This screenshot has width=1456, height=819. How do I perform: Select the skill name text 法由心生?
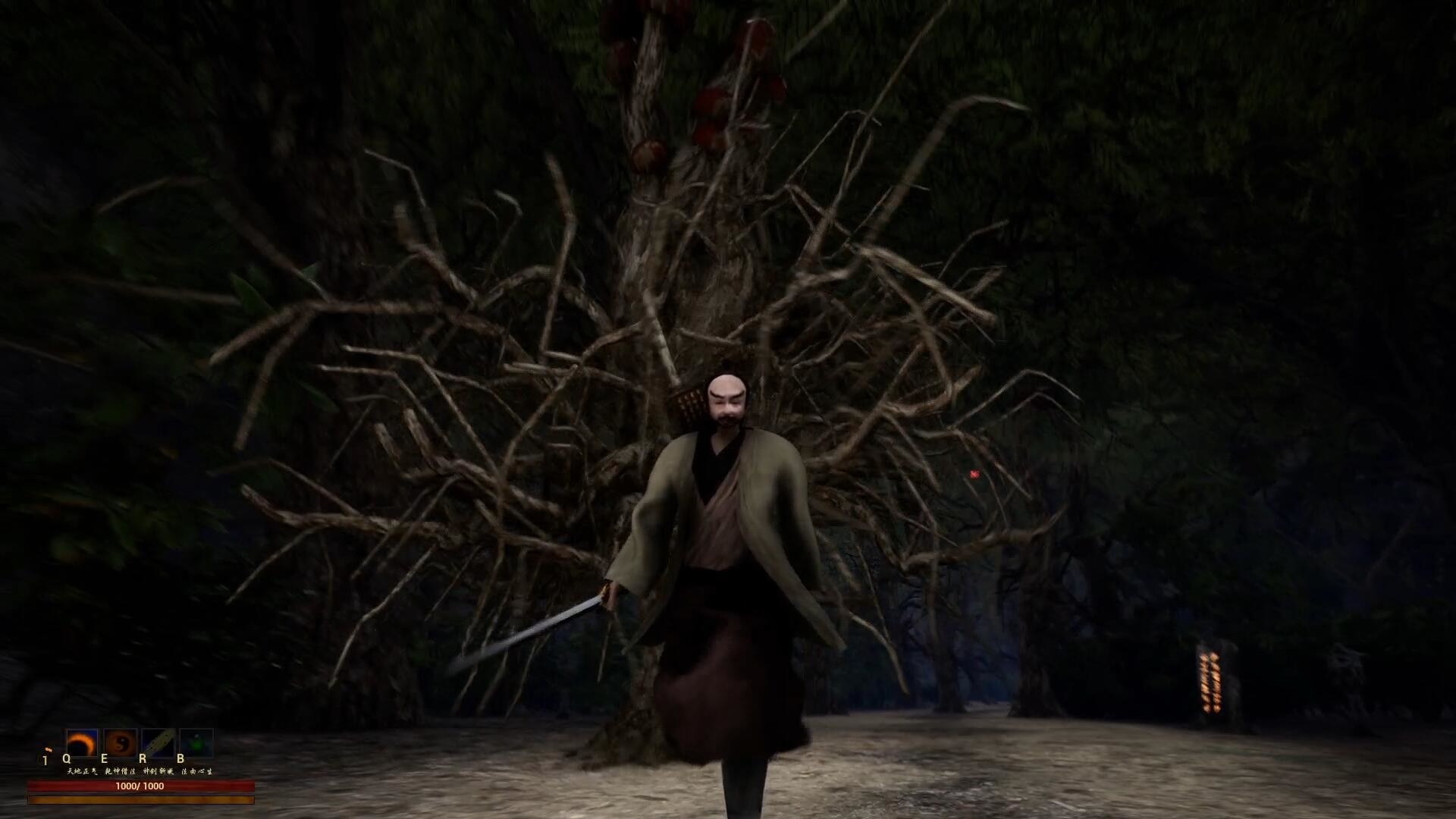tap(197, 771)
